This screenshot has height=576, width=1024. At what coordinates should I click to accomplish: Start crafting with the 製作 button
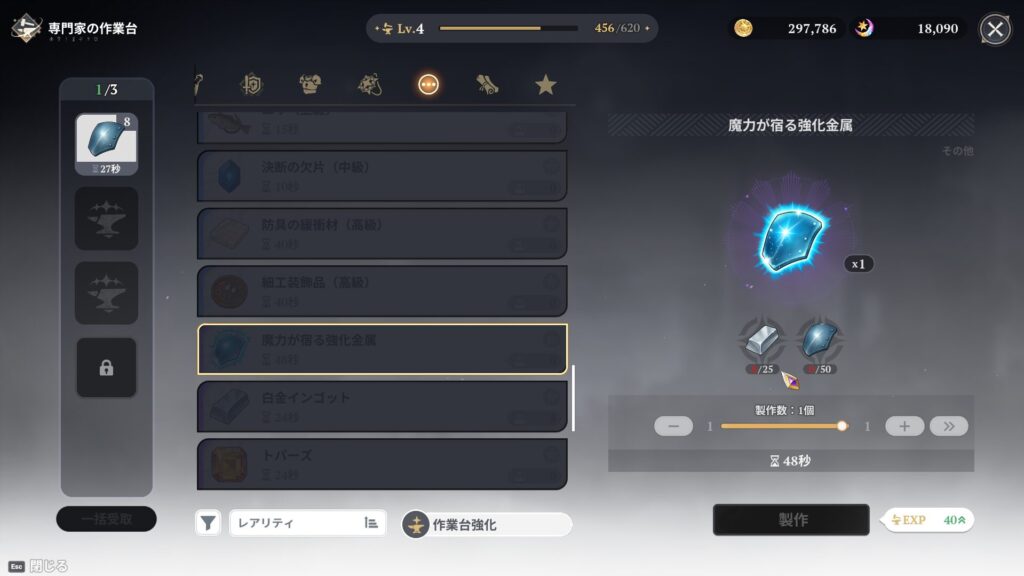(x=791, y=520)
